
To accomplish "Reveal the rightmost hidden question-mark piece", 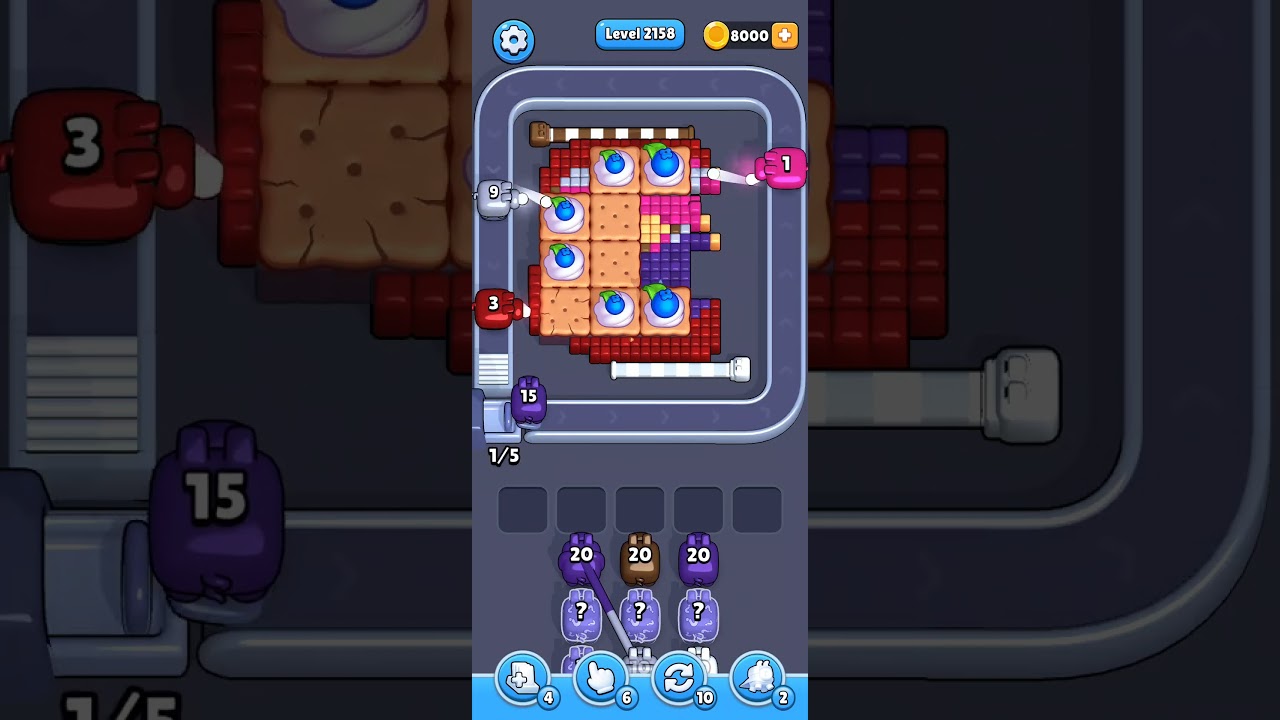I will [697, 612].
